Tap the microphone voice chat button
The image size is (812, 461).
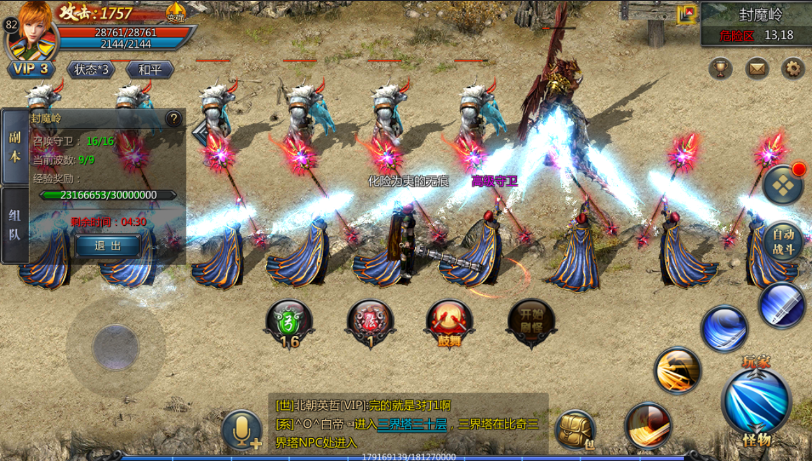coord(241,430)
